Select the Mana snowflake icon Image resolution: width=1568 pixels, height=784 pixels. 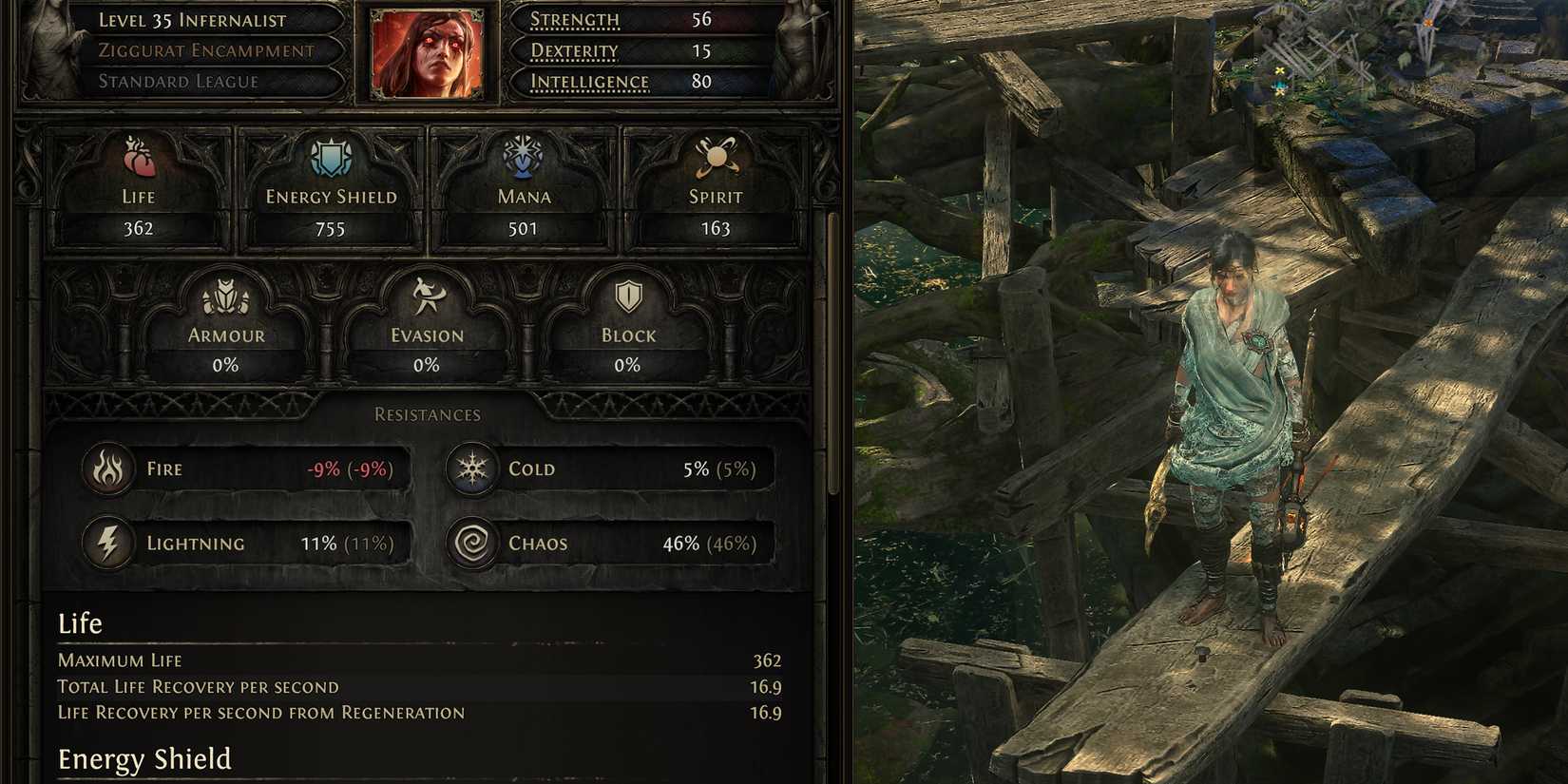[x=524, y=158]
